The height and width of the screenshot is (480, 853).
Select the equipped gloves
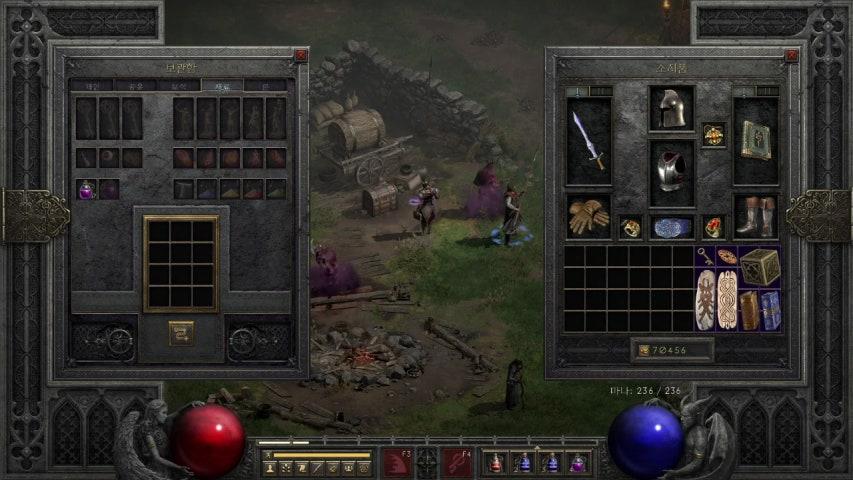(x=588, y=216)
